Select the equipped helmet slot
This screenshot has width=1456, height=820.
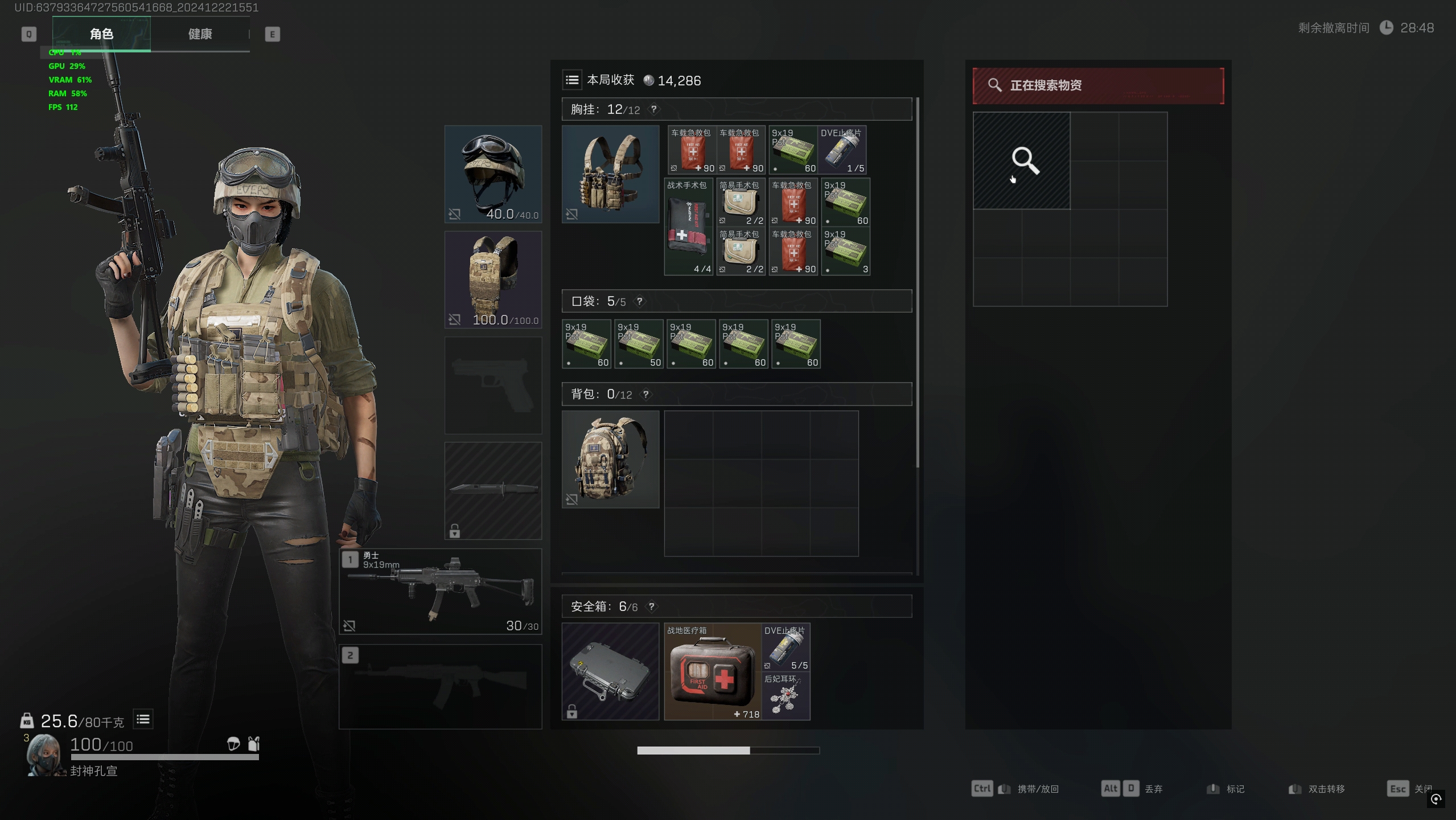[493, 174]
